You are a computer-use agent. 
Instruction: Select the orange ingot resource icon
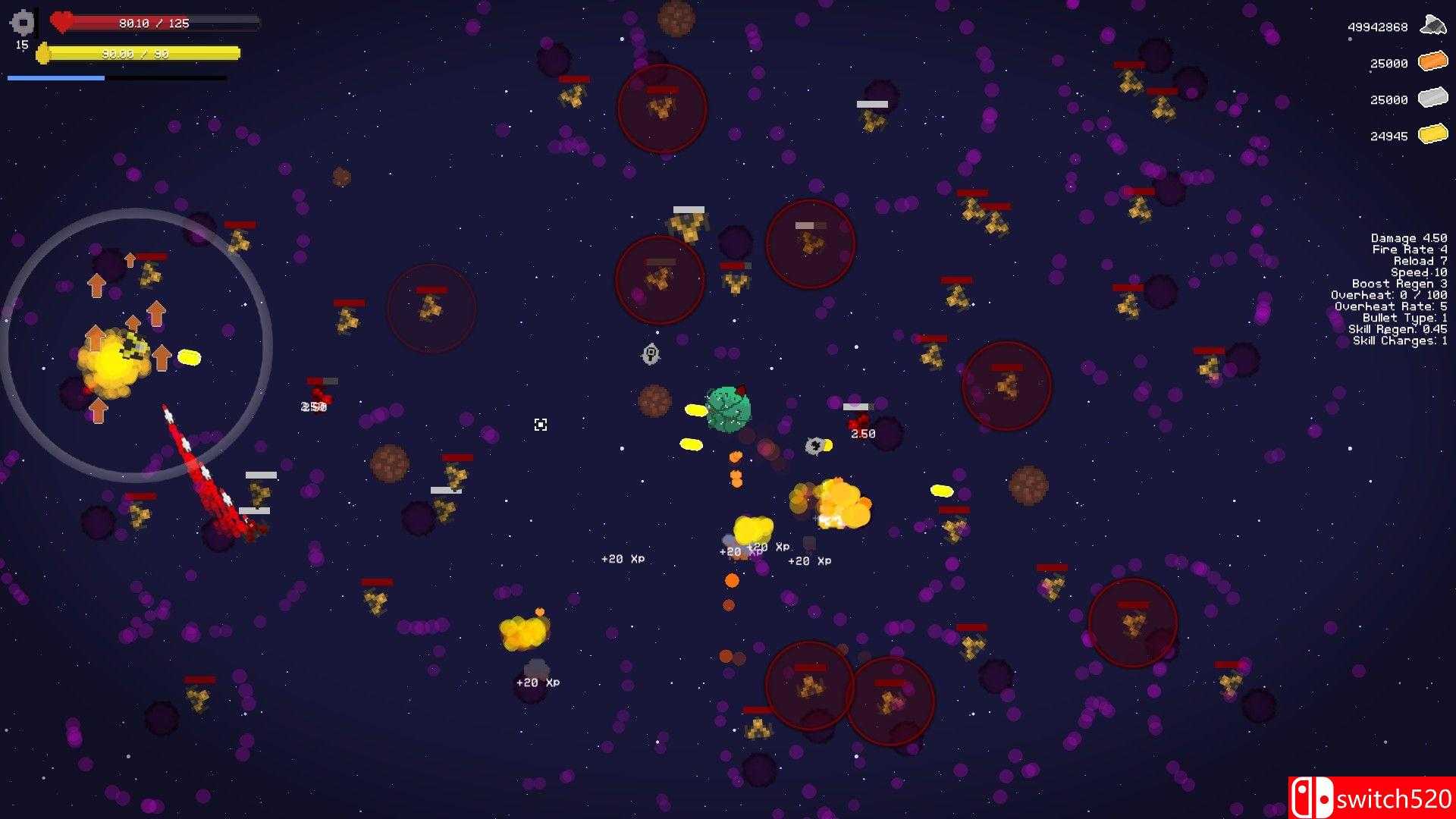[1432, 62]
